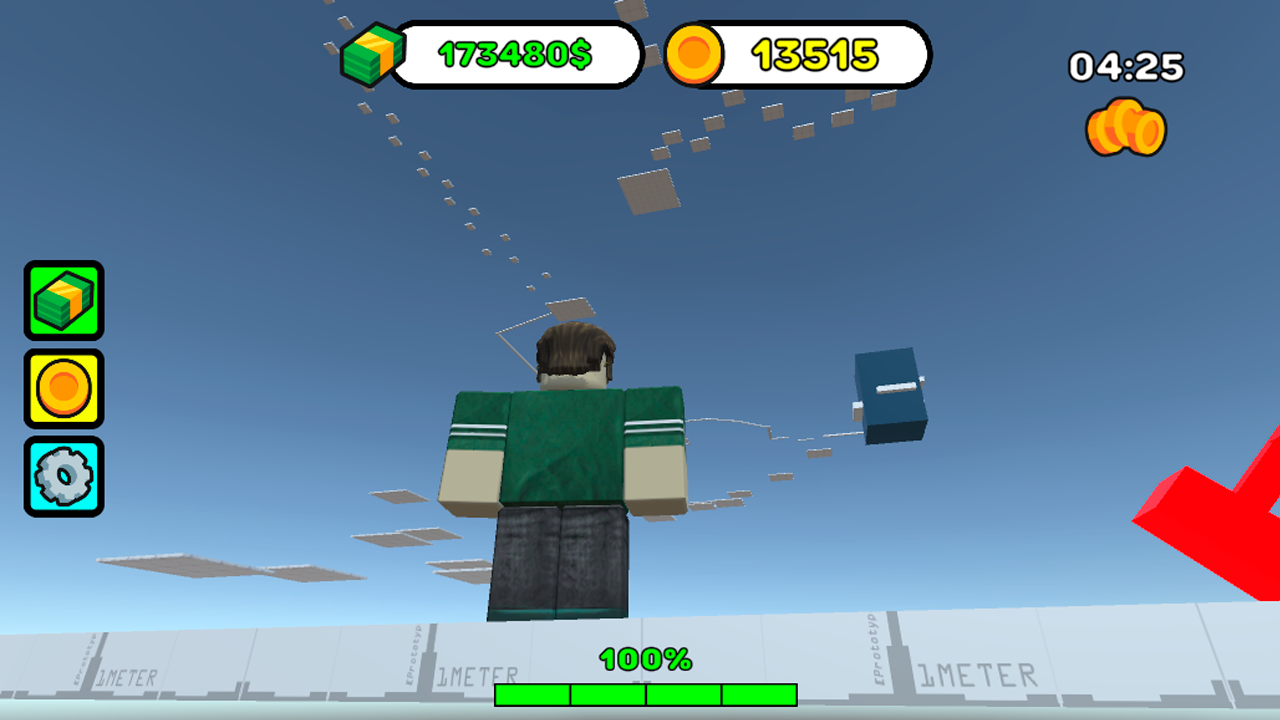The height and width of the screenshot is (720, 1280).
Task: Select the yellow coin icon in the sidebar
Action: pos(63,387)
